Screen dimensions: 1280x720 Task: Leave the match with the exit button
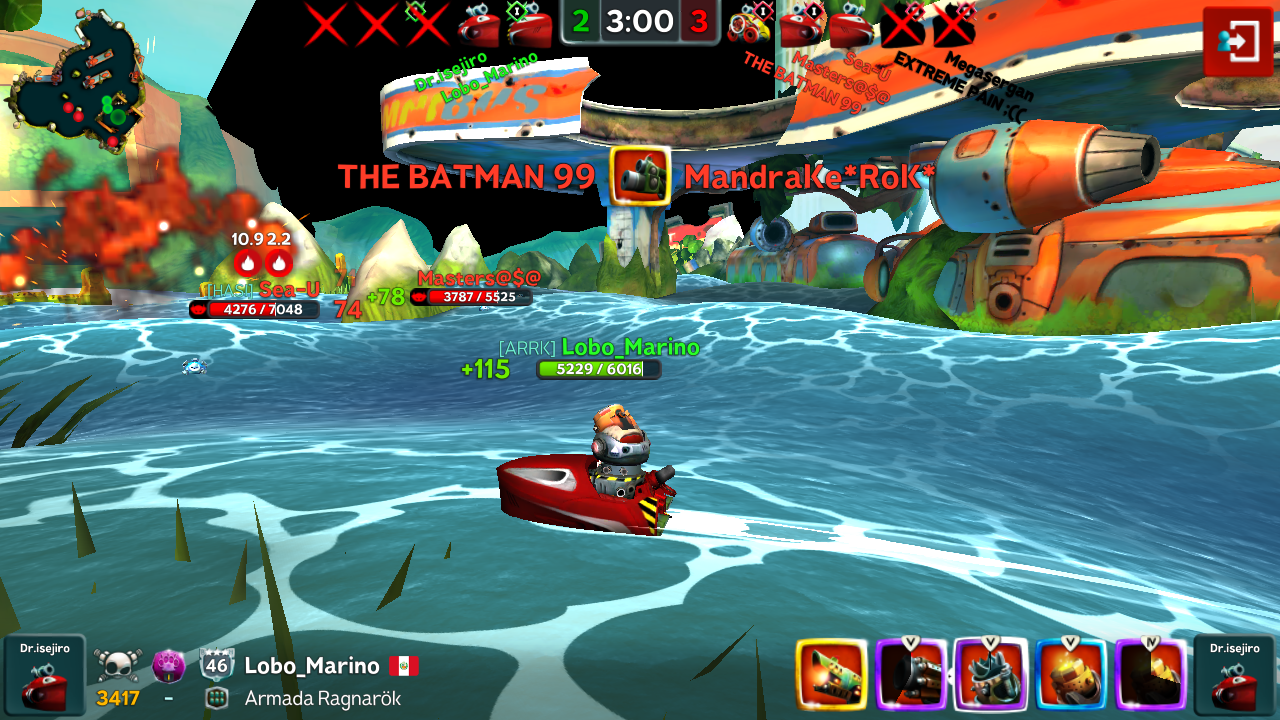tap(1237, 41)
